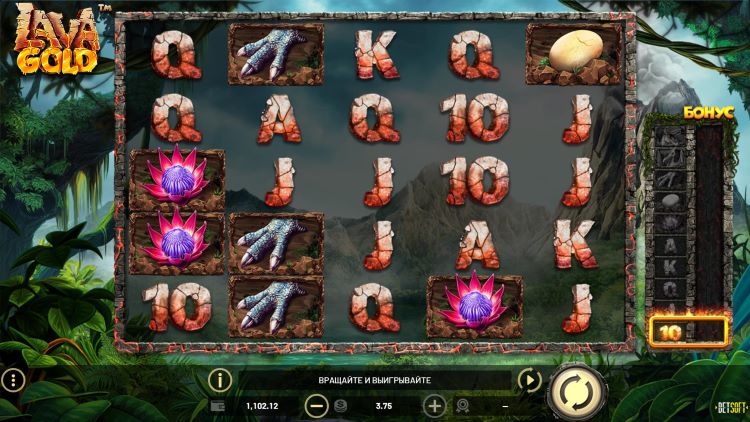Open the three-dot options menu
The image size is (750, 422).
point(12,380)
